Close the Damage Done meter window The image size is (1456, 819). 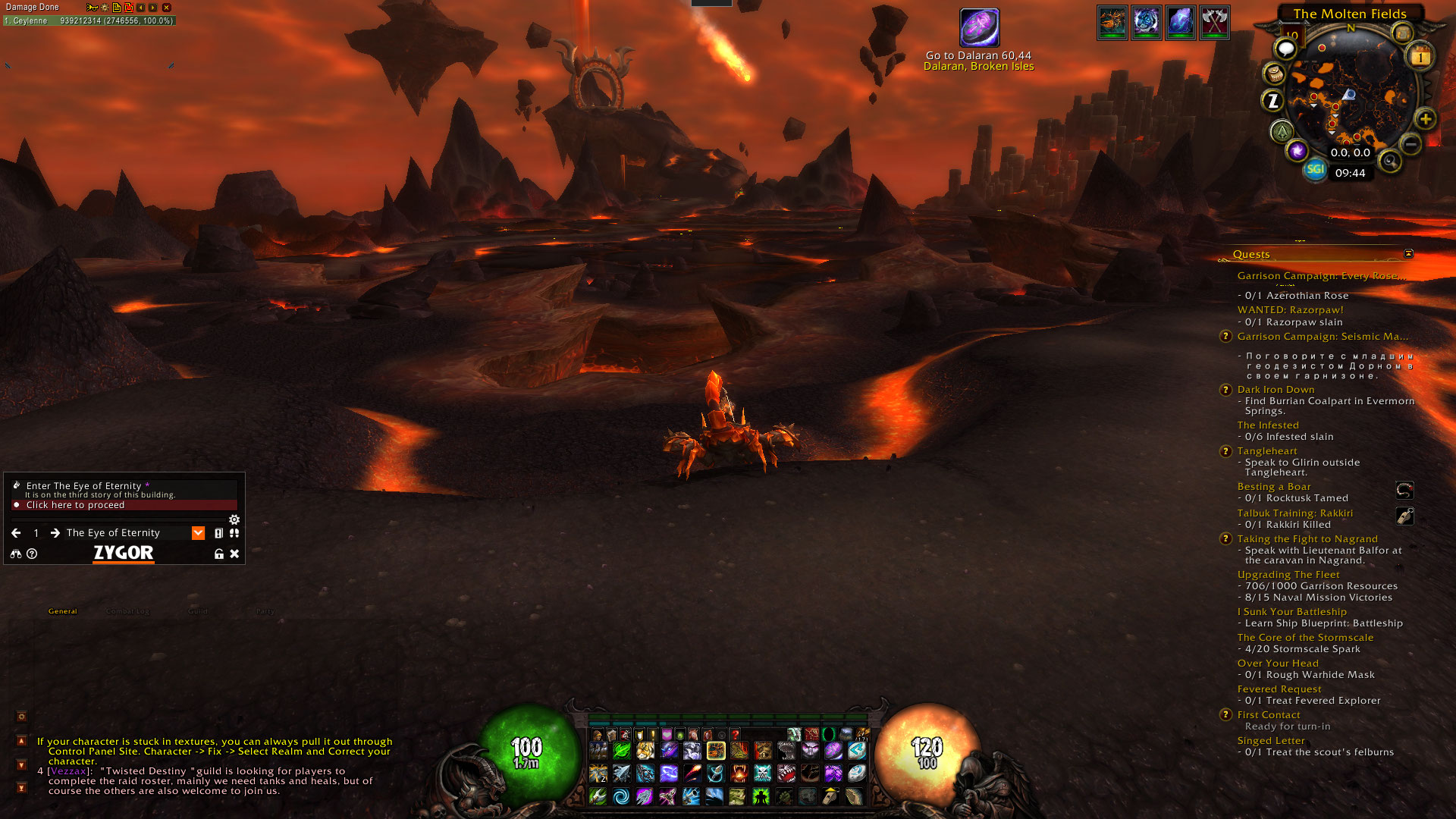[166, 8]
